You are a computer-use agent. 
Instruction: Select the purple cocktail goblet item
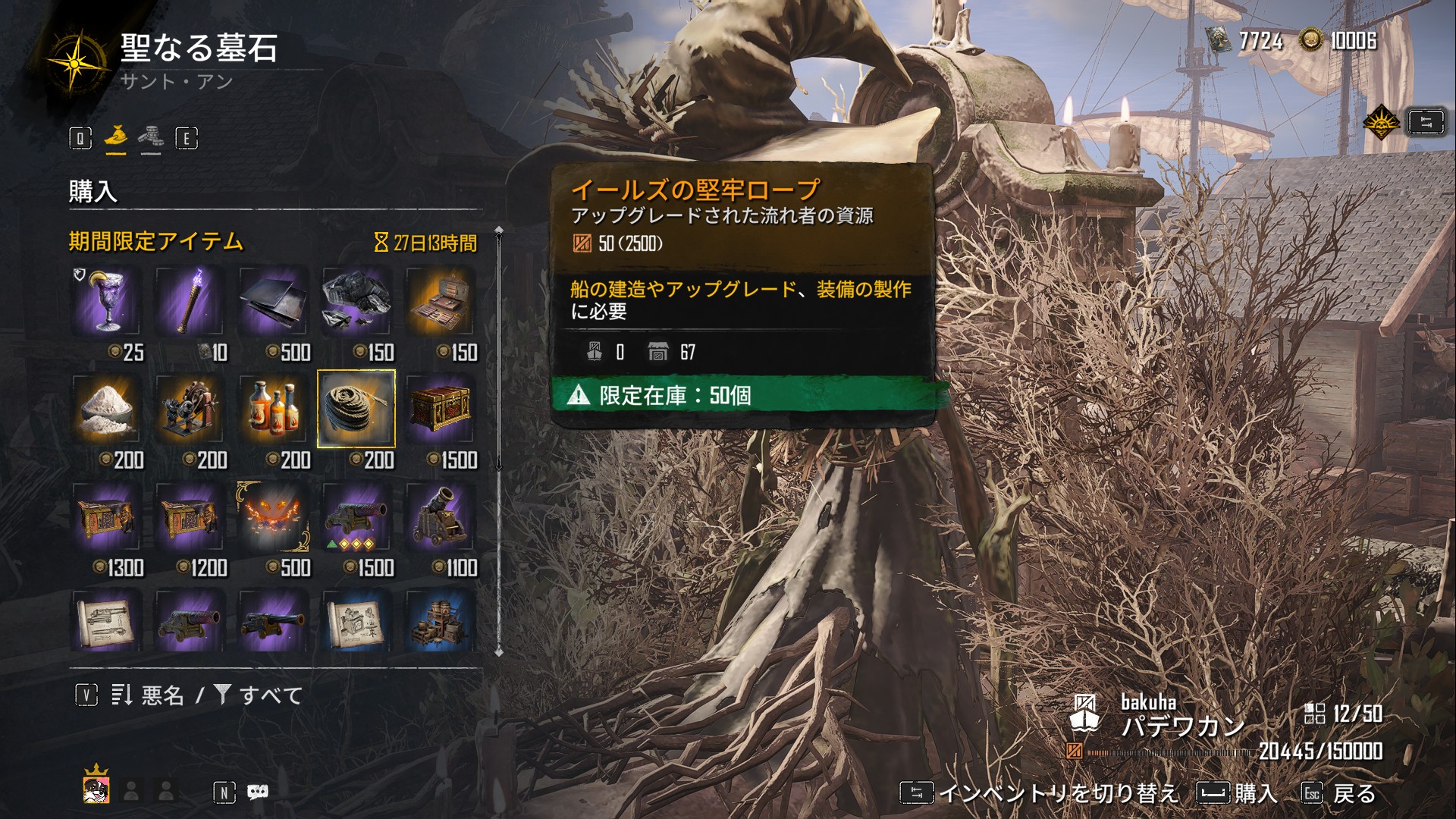pyautogui.click(x=106, y=302)
